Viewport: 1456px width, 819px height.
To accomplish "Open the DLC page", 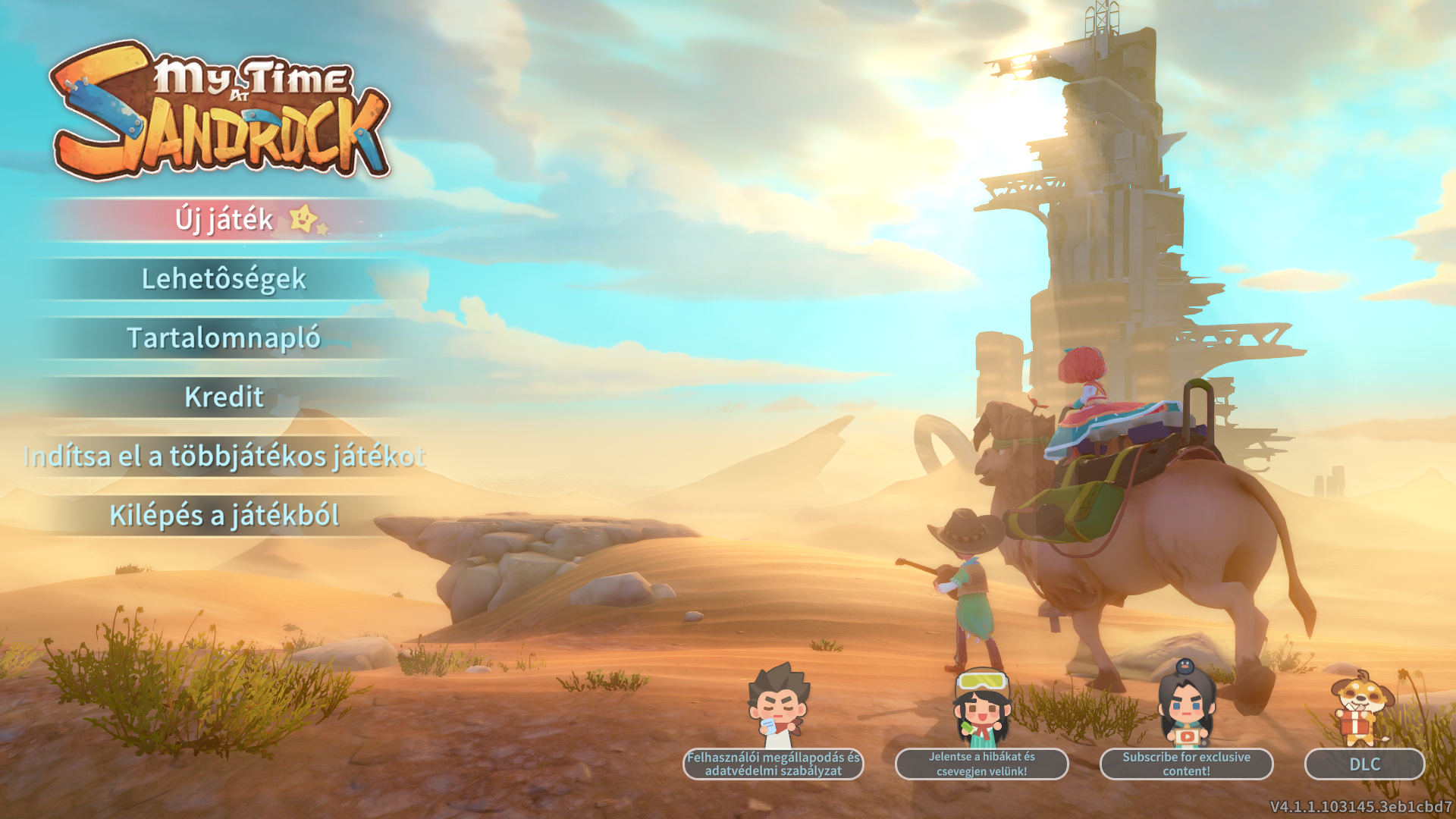I will coord(1364,764).
